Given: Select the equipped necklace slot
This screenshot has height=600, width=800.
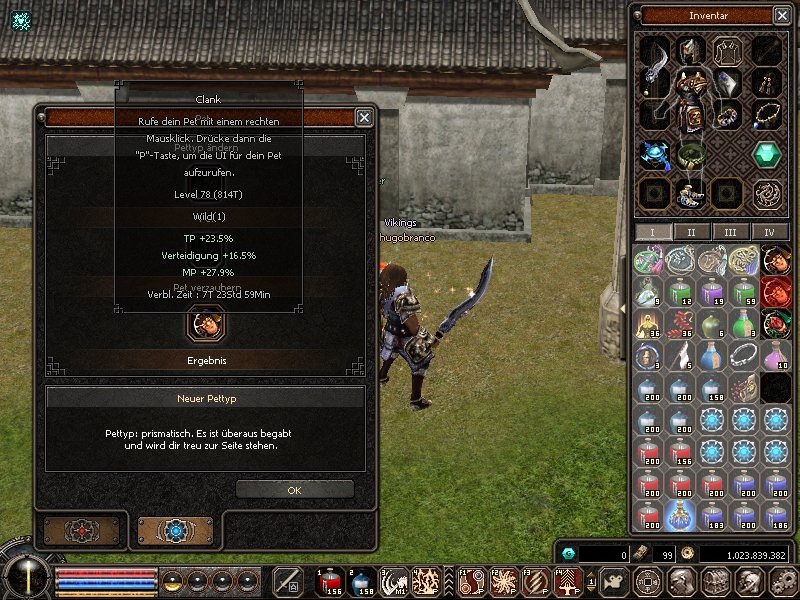Looking at the screenshot, I should [x=767, y=116].
